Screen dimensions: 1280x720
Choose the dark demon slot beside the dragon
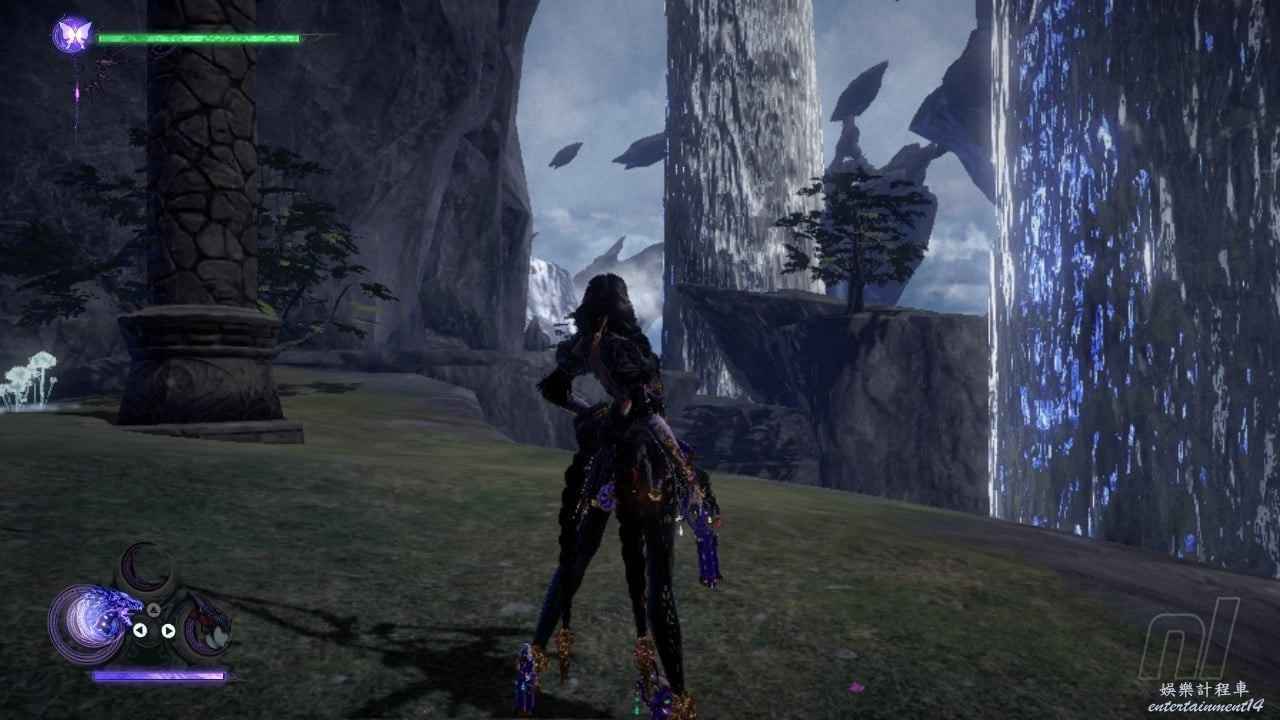(205, 628)
